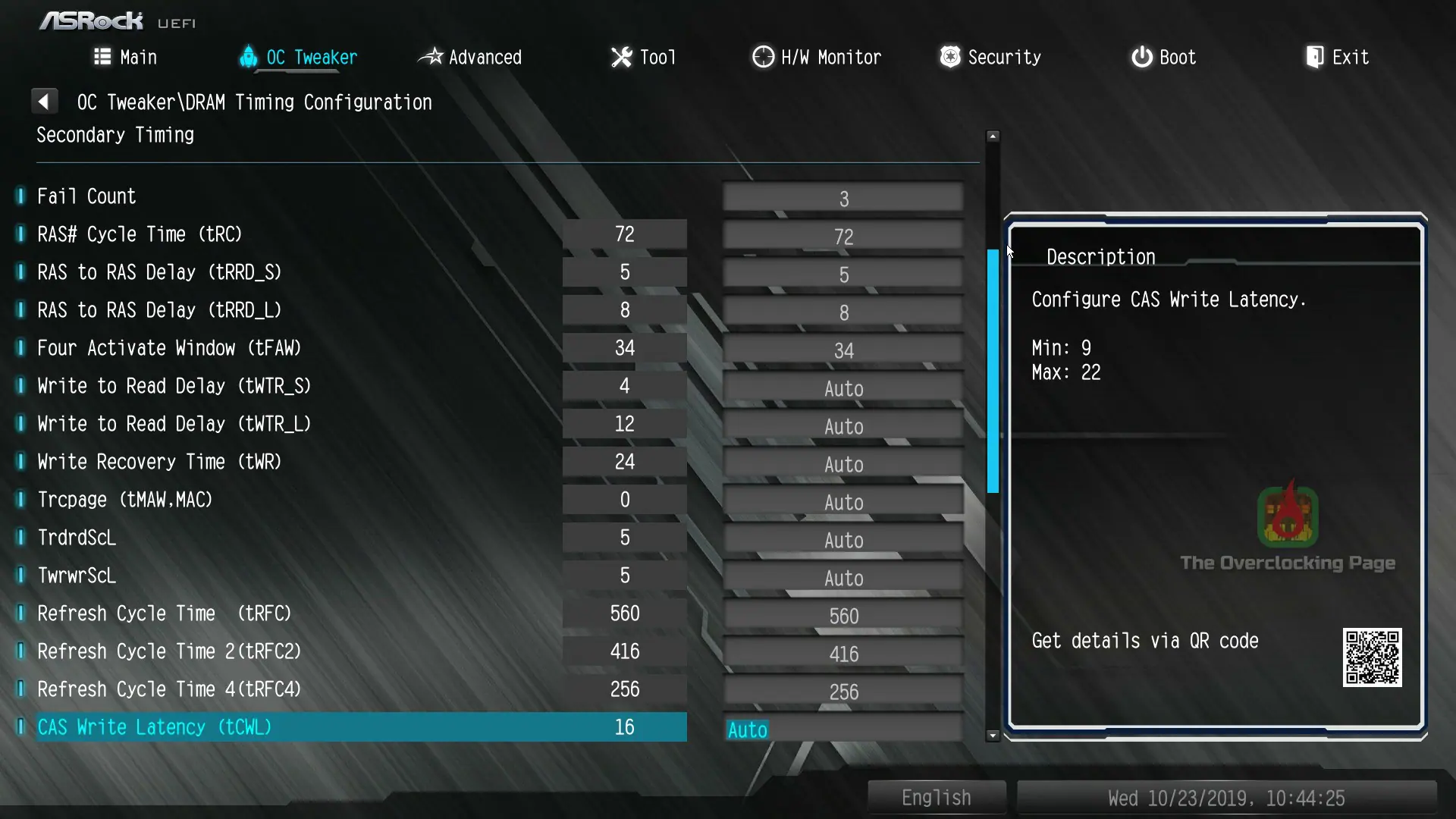Click the back arrow to leave DRAM Timing

pyautogui.click(x=45, y=100)
